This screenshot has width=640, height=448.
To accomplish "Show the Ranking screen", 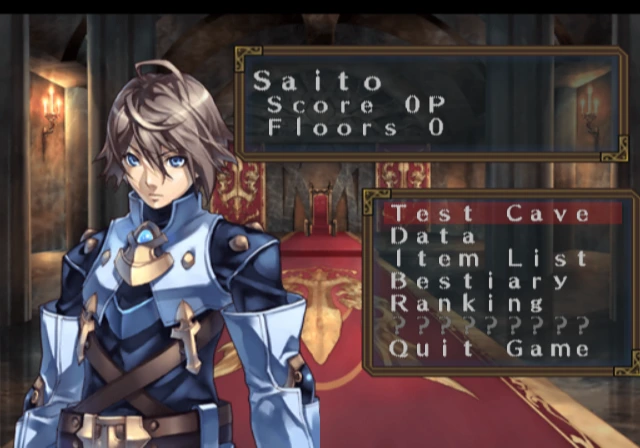I will point(467,302).
